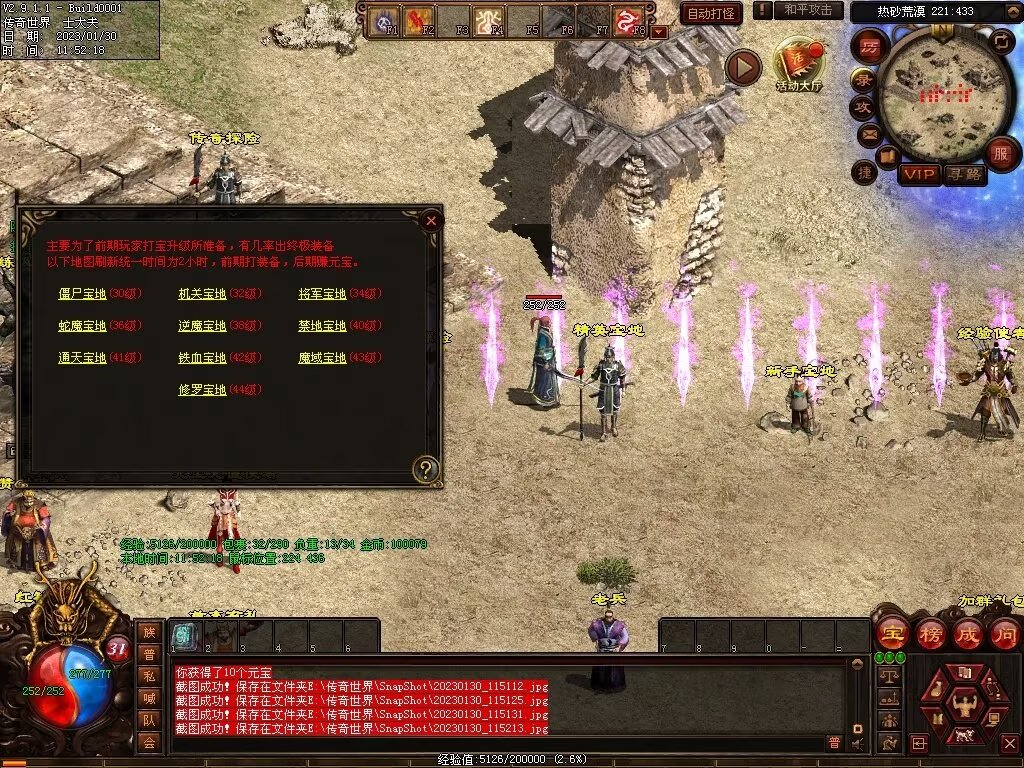
Task: Open the 宝 round menu button
Action: coord(892,633)
